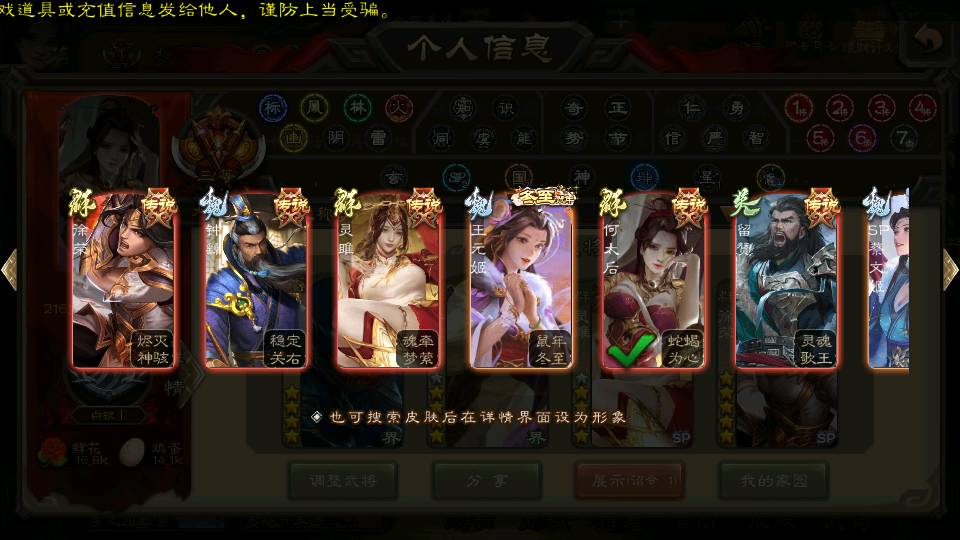
Task: Open 我的家园 button
Action: pos(774,480)
